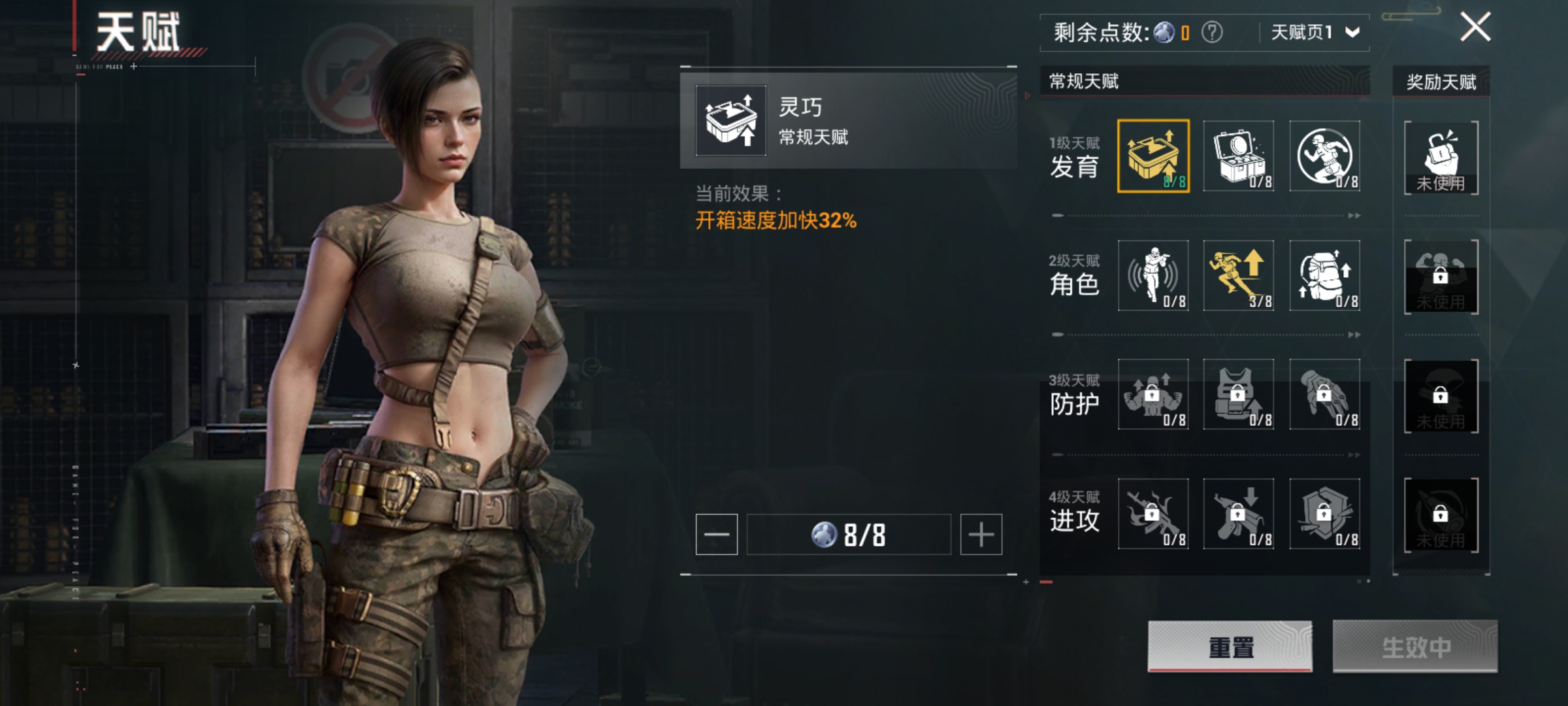Open the 天赋页1 talent page dropdown
This screenshot has width=1568, height=706.
(x=1314, y=32)
